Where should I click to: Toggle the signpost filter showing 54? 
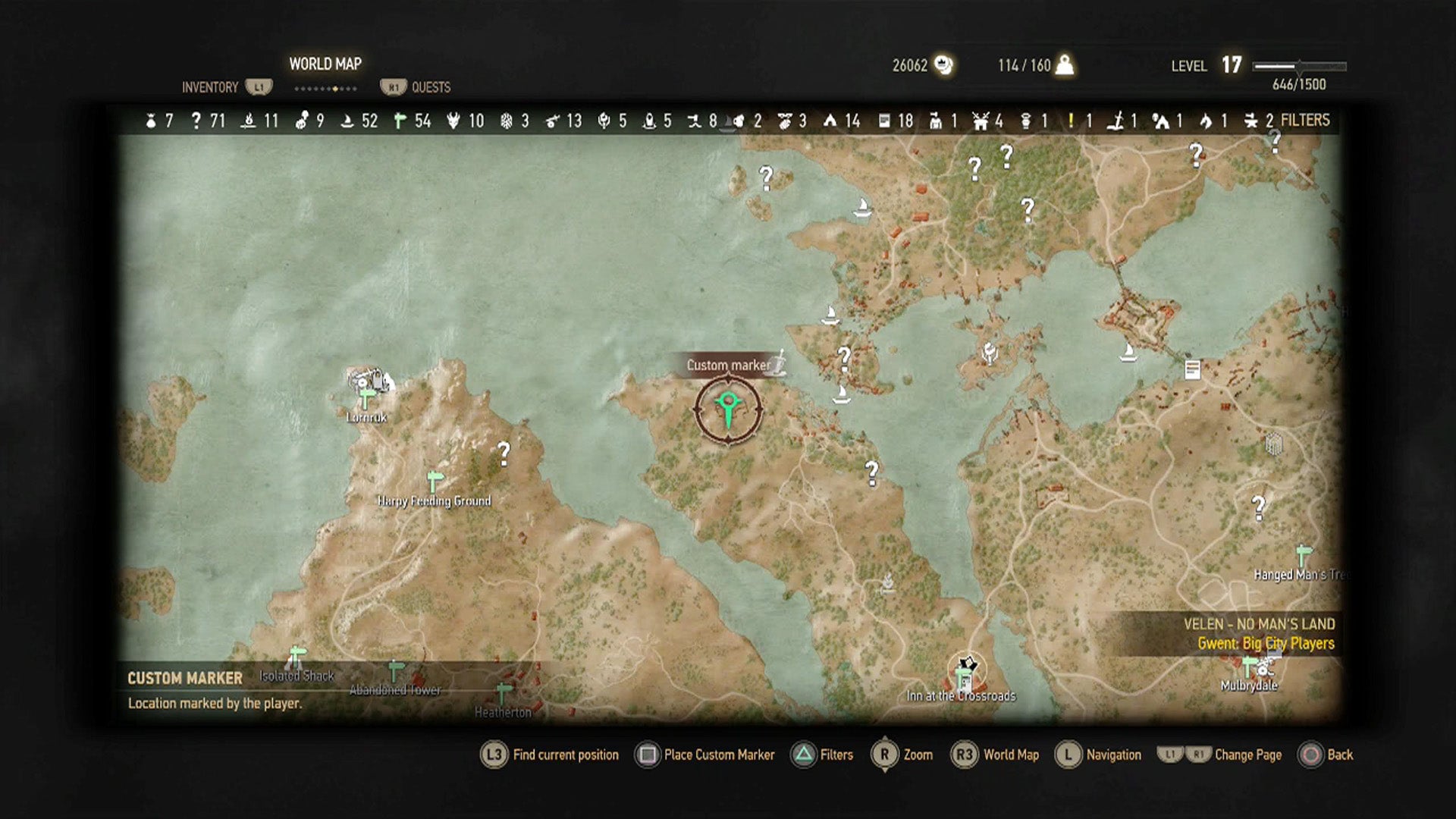(413, 121)
